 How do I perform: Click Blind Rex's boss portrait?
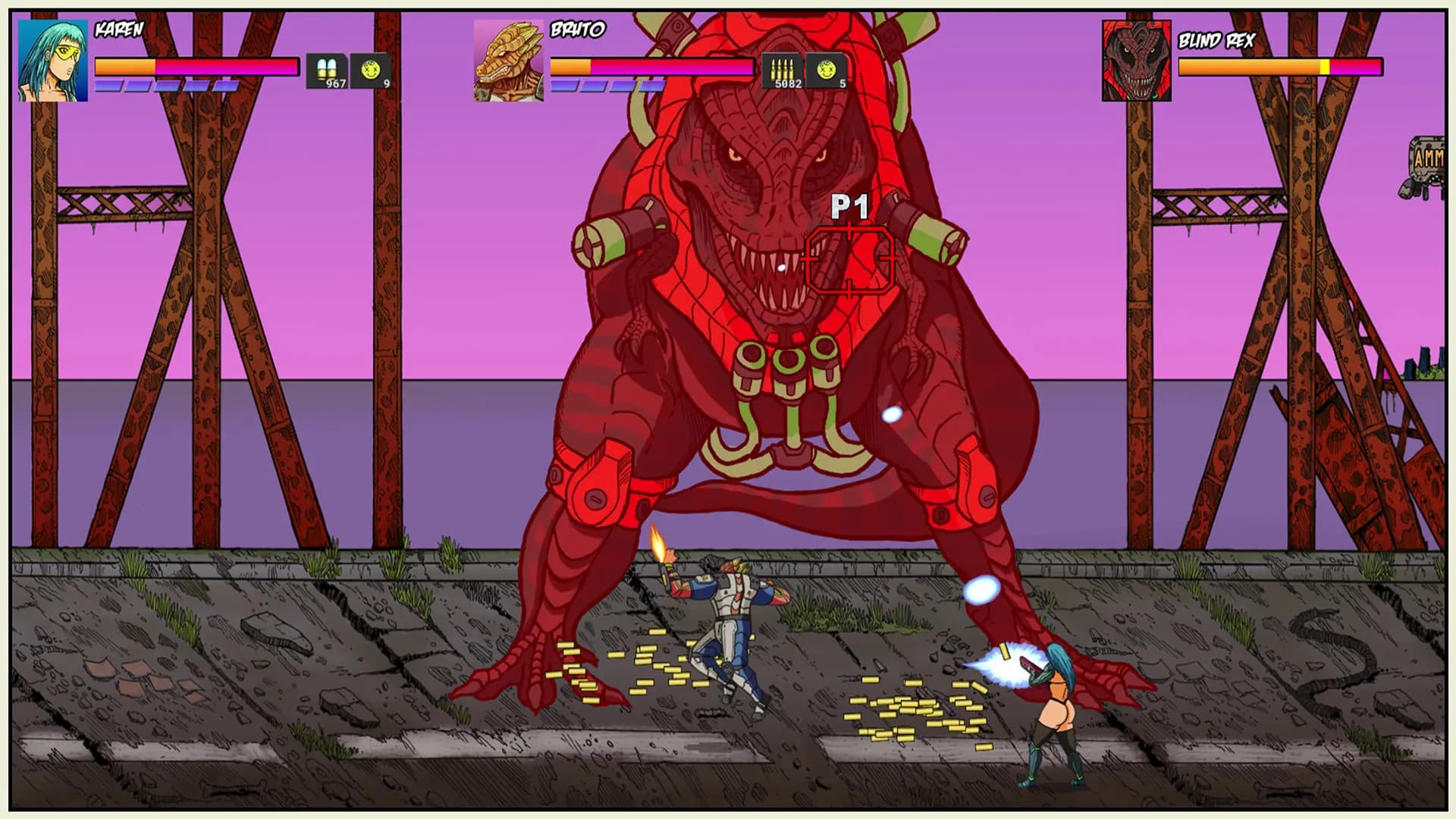point(1135,61)
